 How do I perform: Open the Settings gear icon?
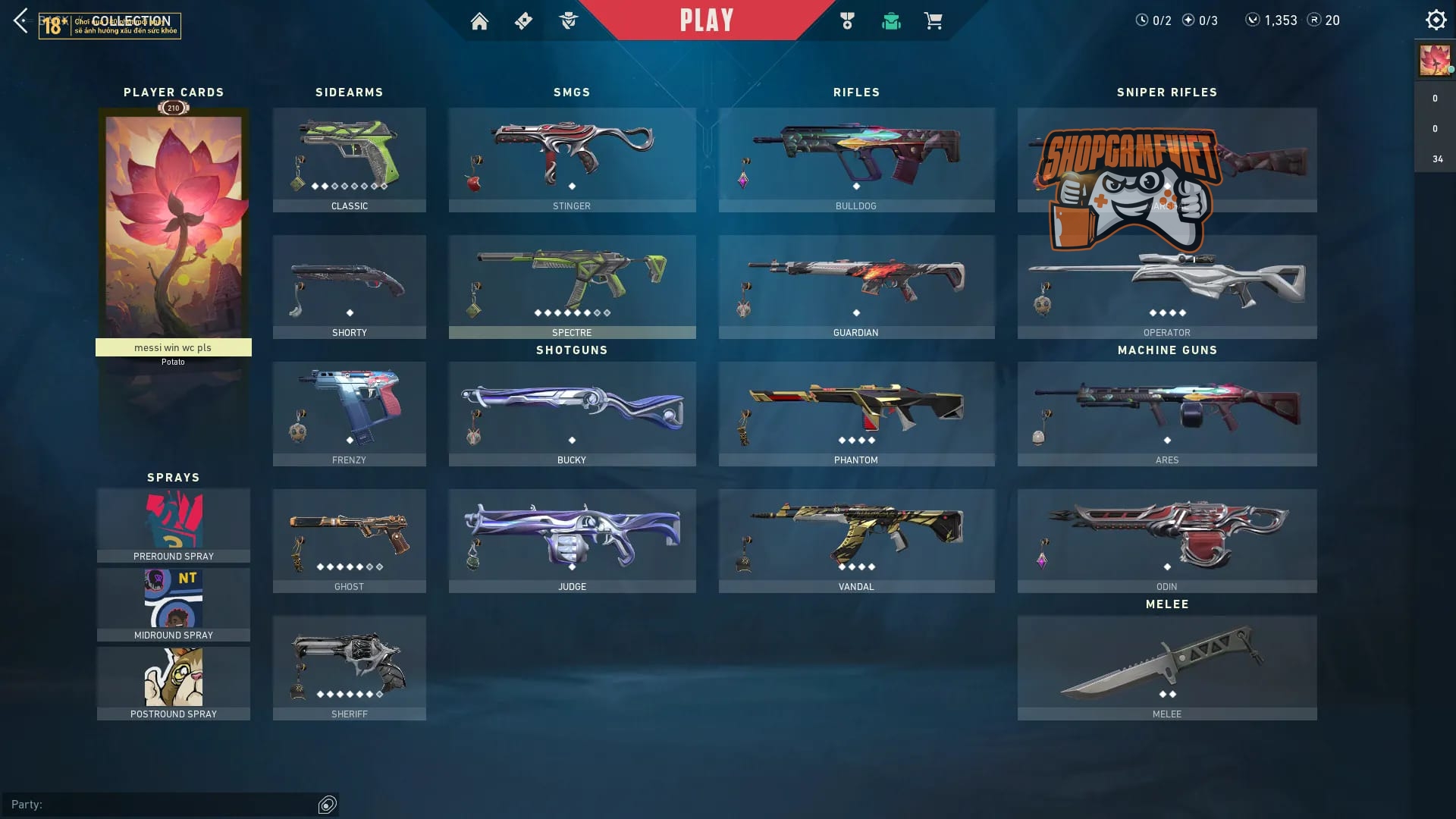[x=1436, y=19]
